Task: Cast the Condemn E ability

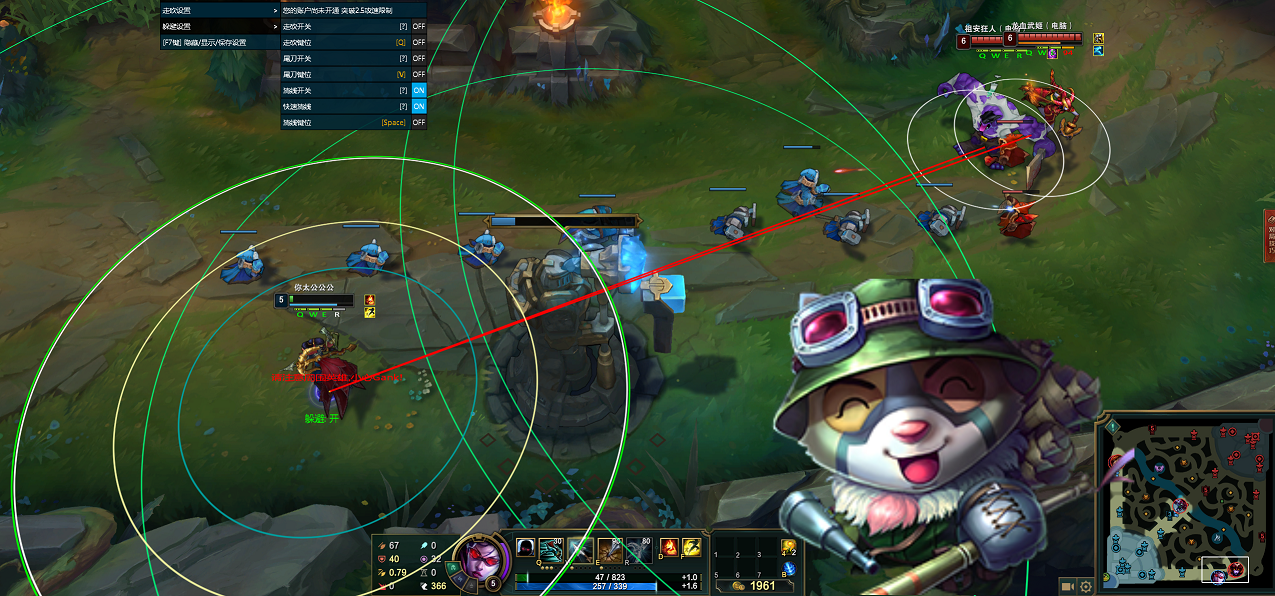Action: pyautogui.click(x=609, y=549)
